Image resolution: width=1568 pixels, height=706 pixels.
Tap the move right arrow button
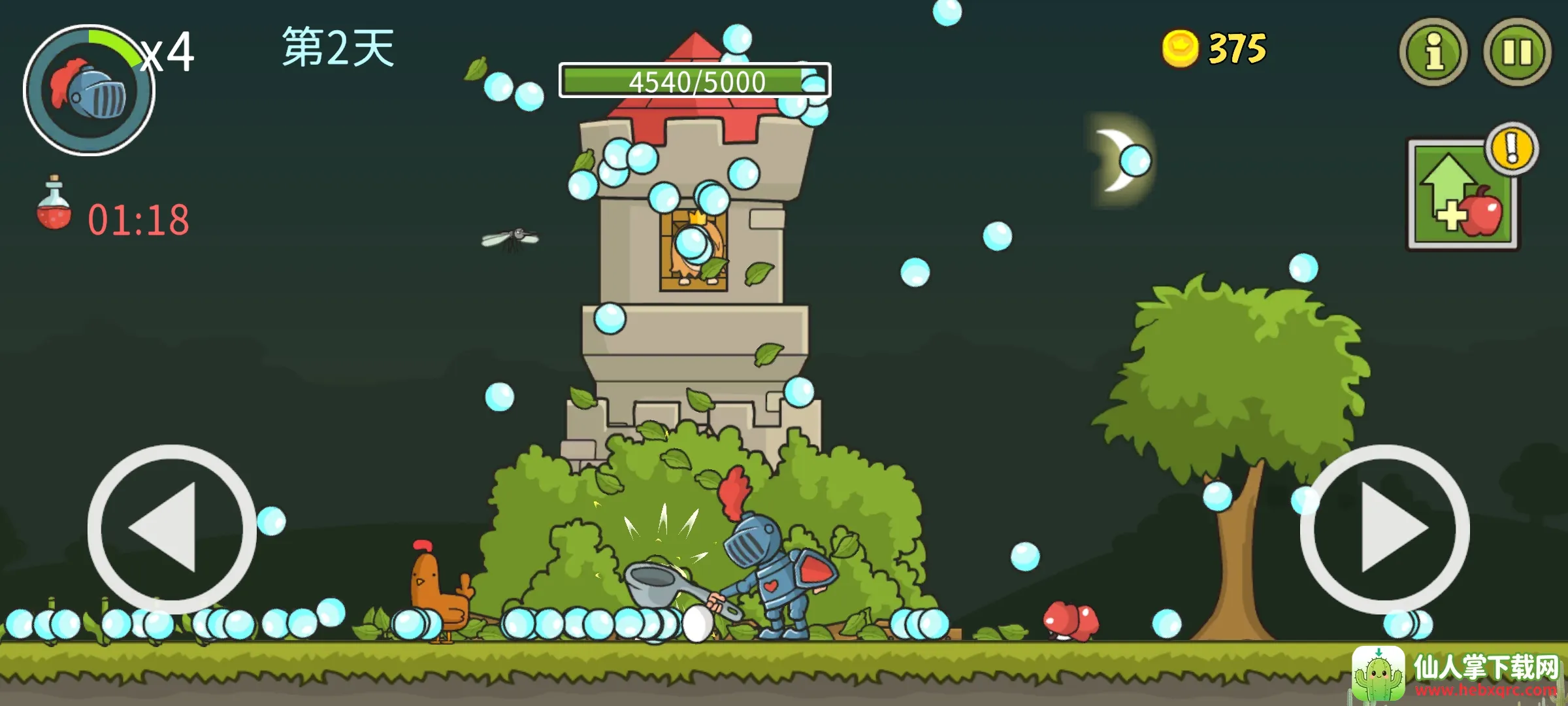pyautogui.click(x=1384, y=529)
